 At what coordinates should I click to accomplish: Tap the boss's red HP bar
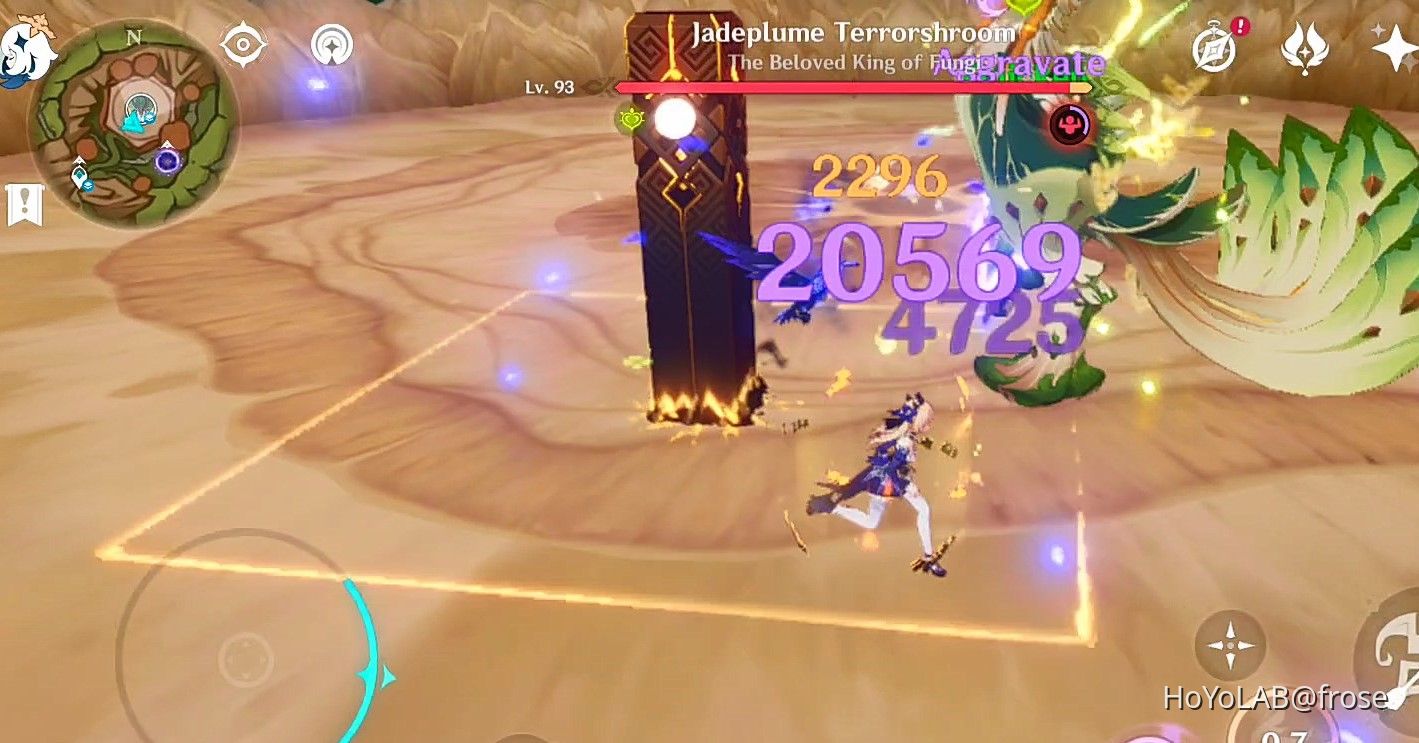[x=850, y=86]
